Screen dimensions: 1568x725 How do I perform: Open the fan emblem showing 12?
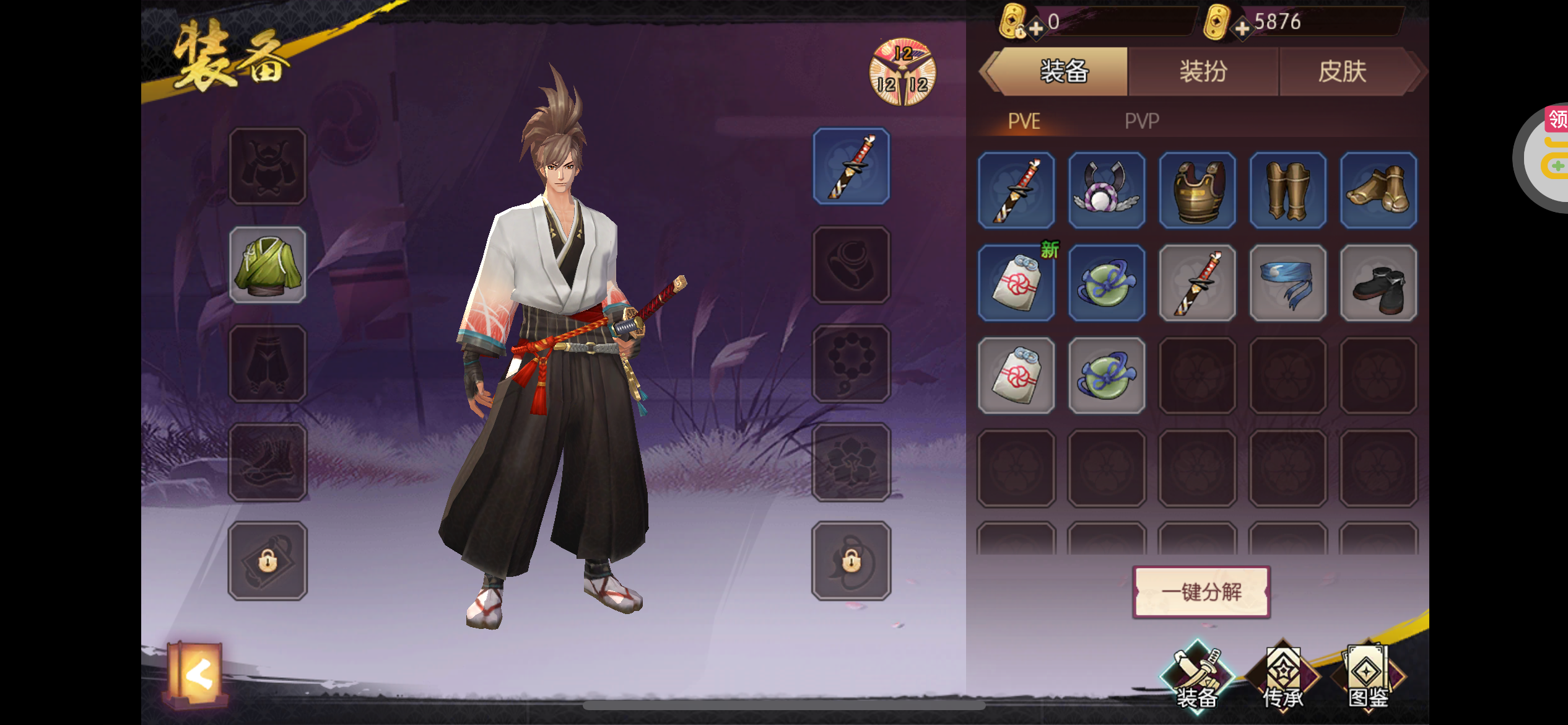(x=902, y=72)
